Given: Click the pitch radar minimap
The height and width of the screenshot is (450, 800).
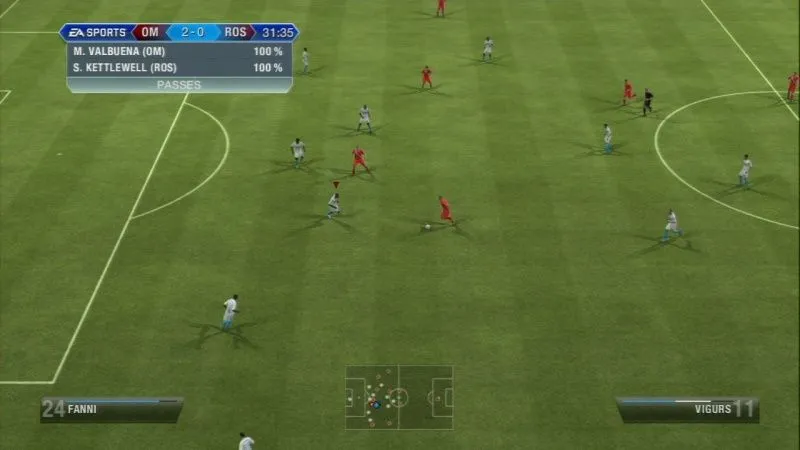Looking at the screenshot, I should point(399,397).
